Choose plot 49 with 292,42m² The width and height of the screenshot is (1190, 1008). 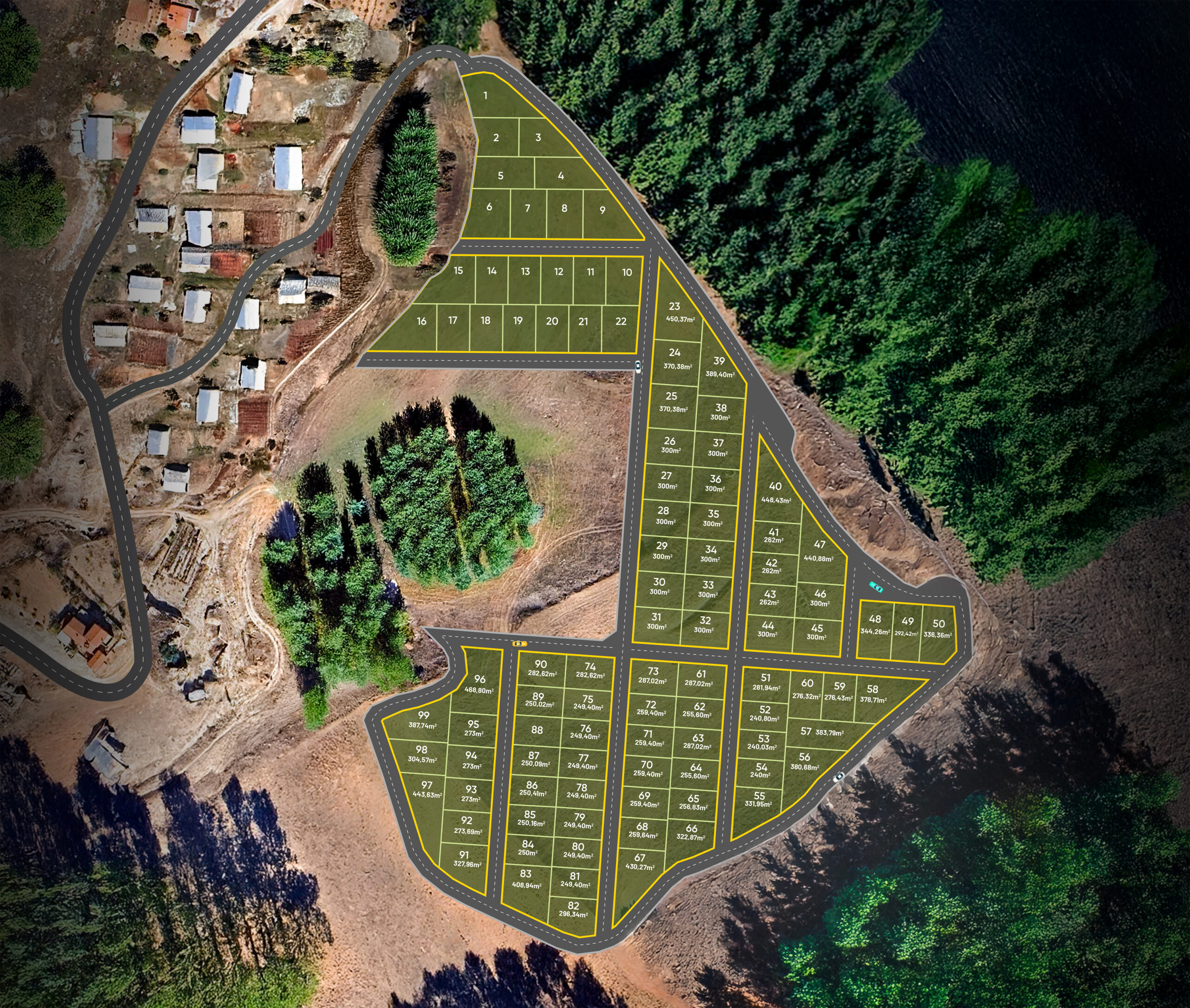point(907,626)
